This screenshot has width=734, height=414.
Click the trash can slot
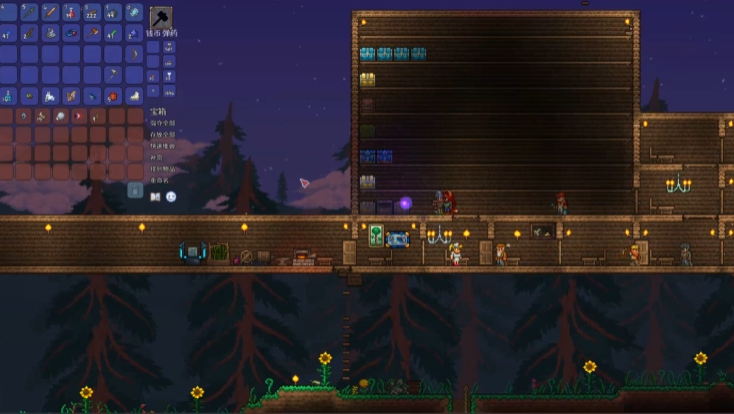tap(135, 190)
